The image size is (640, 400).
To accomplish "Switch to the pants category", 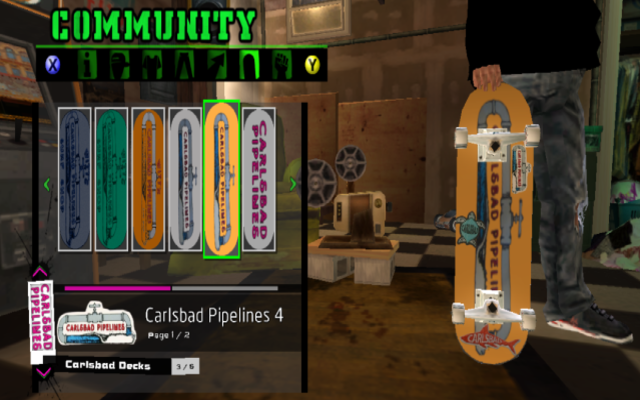I will coord(186,65).
